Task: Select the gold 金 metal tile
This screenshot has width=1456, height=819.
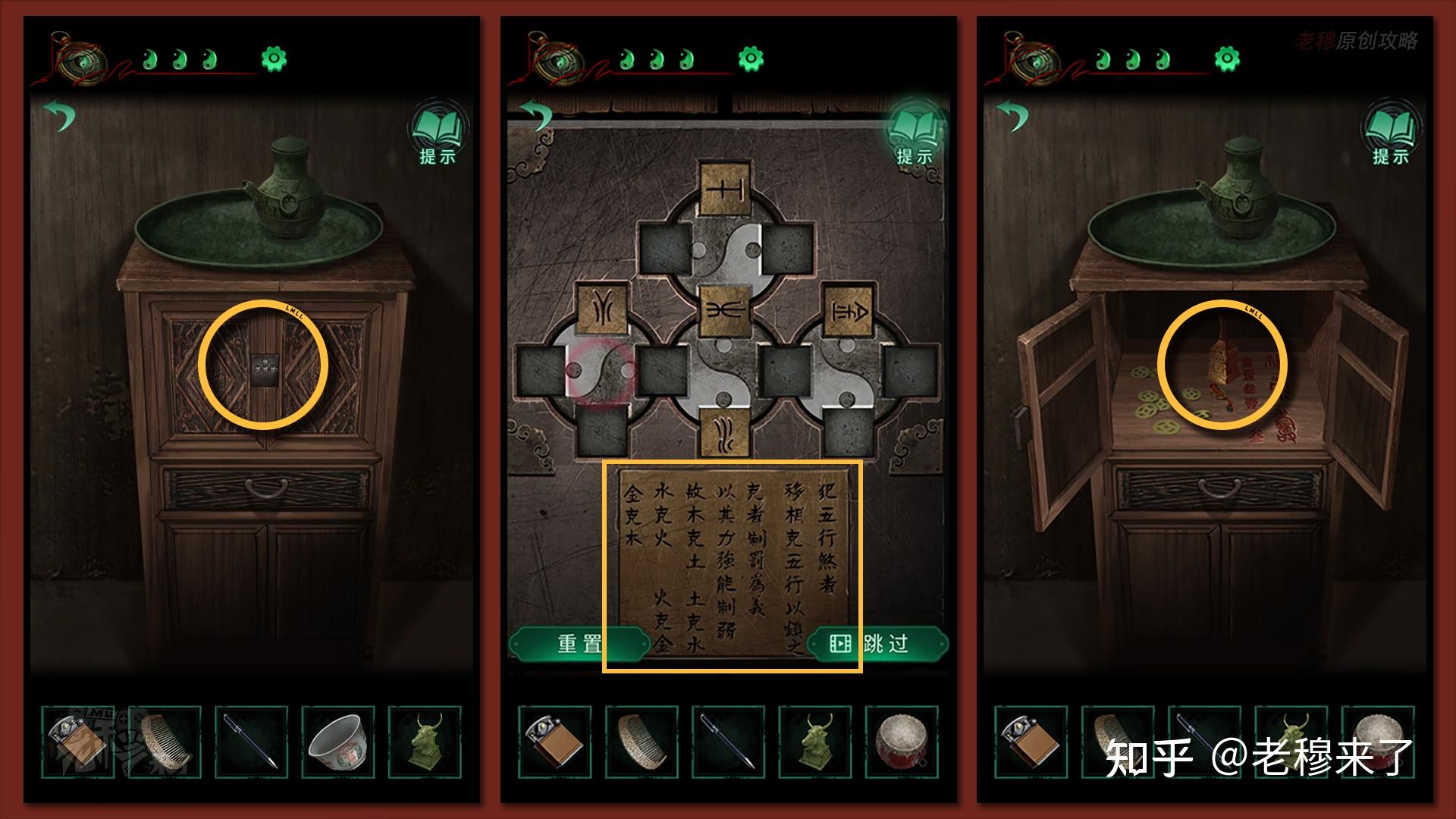Action: click(x=848, y=309)
